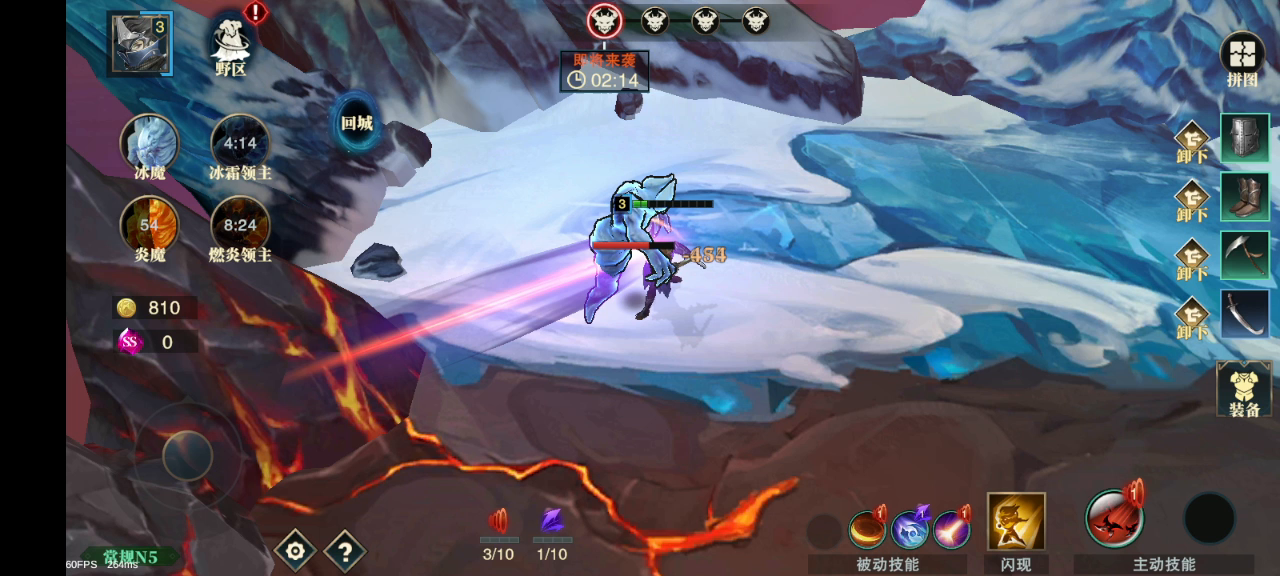Select the 冰霜领主 frost lord icon

pos(240,143)
